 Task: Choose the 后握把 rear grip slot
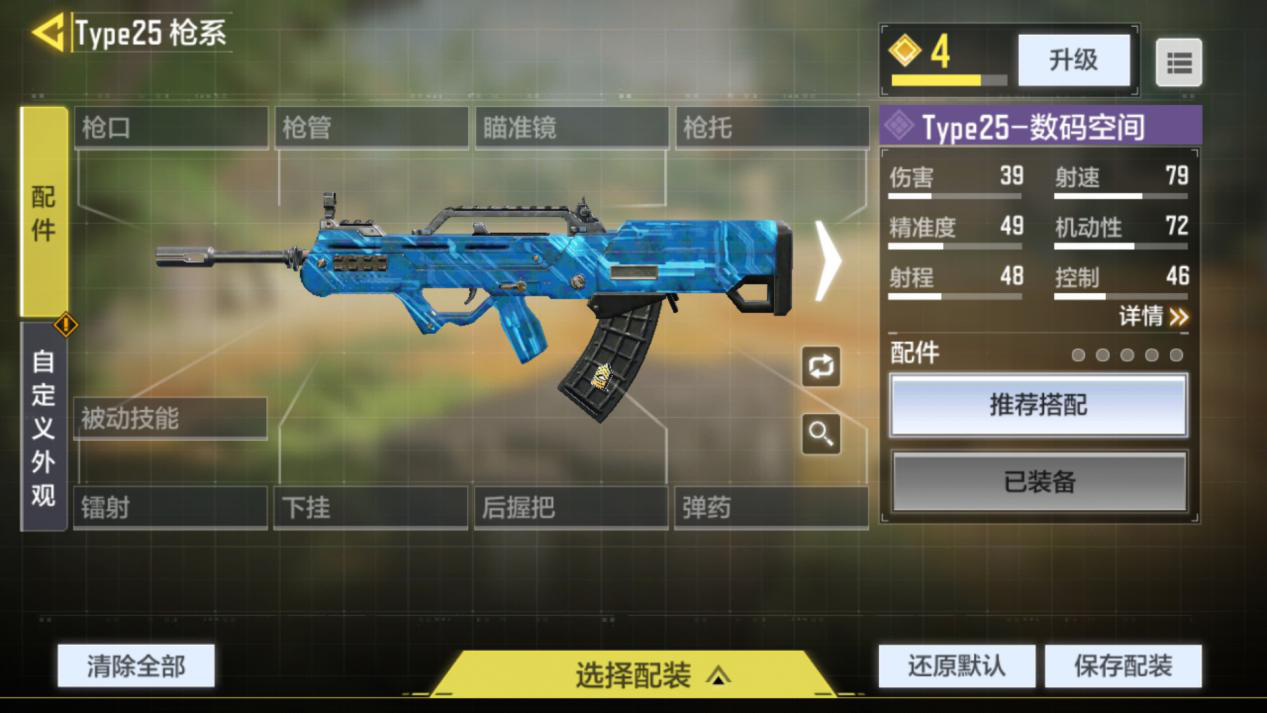(570, 508)
